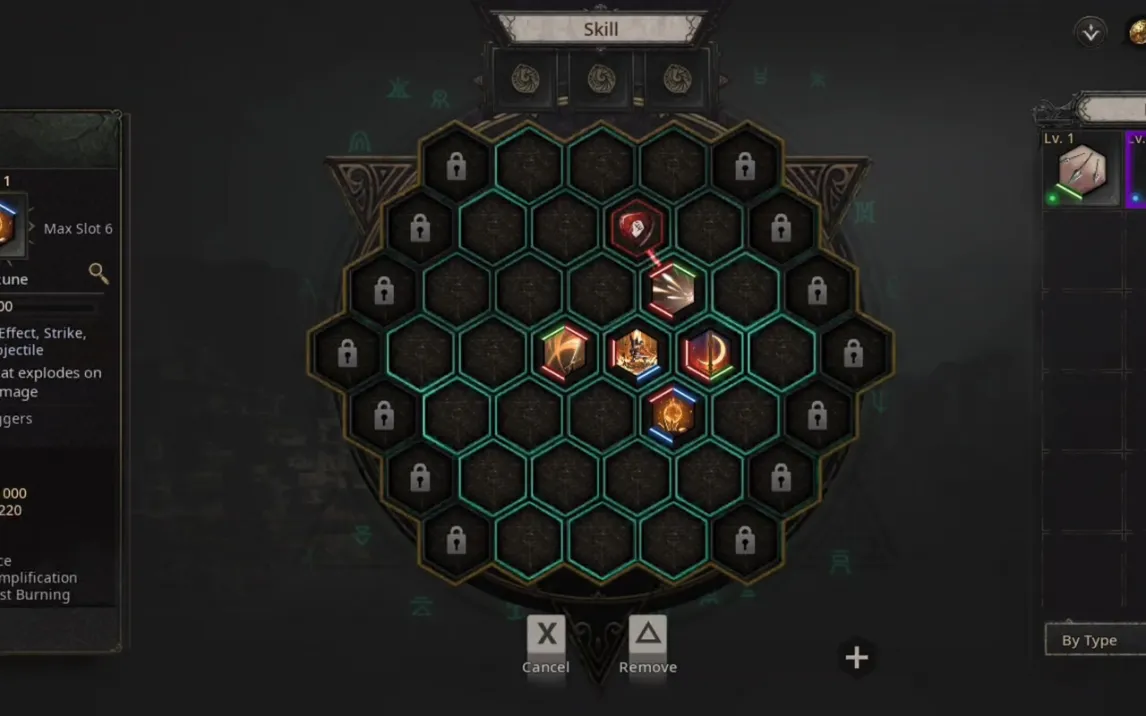Select the red fist rune on the grid
This screenshot has height=716, width=1146.
pyautogui.click(x=638, y=229)
